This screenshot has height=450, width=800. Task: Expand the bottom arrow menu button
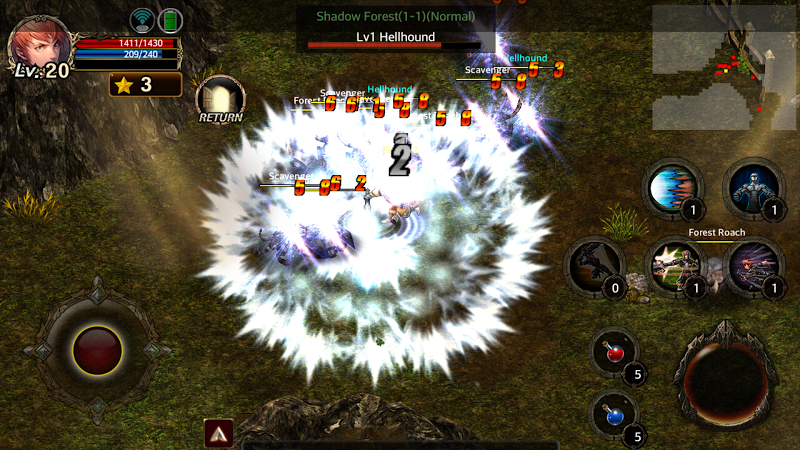point(219,433)
